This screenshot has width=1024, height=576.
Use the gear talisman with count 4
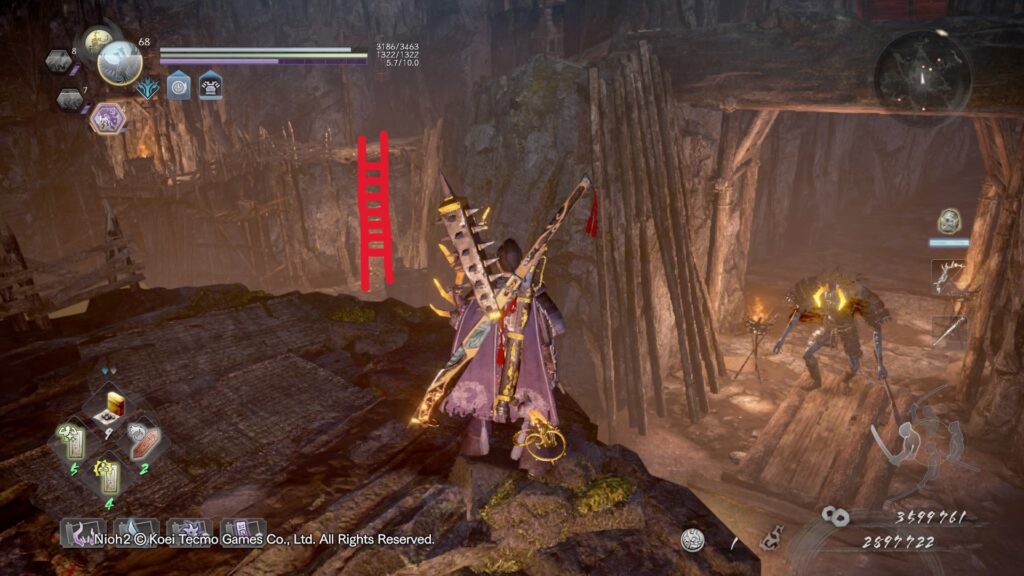pyautogui.click(x=109, y=474)
